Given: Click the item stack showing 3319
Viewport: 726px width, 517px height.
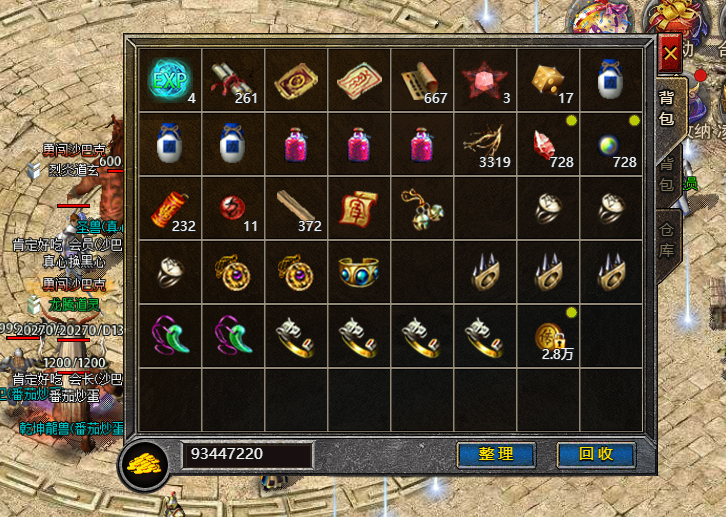Looking at the screenshot, I should click(x=484, y=144).
